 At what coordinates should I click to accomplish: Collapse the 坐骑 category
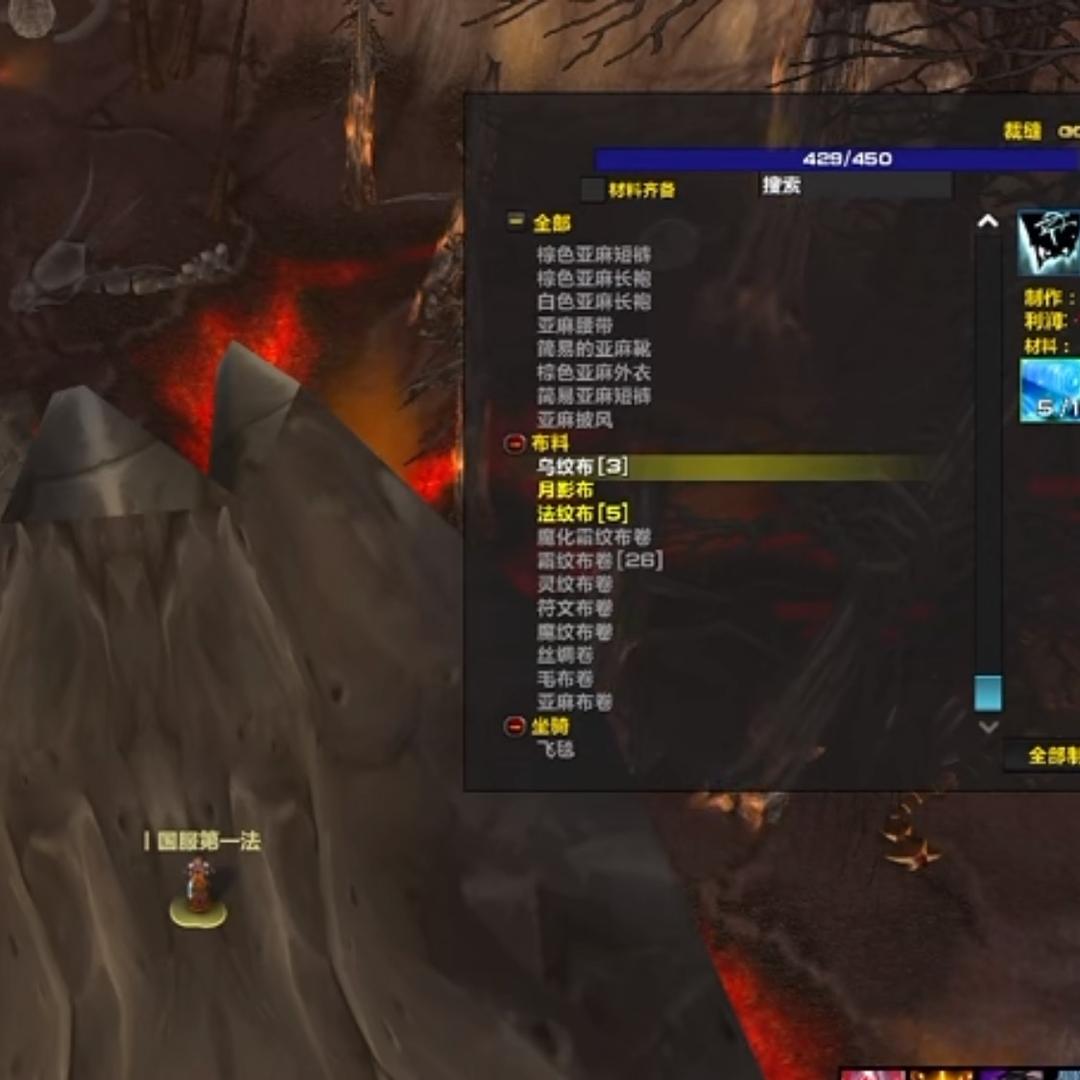tap(516, 726)
